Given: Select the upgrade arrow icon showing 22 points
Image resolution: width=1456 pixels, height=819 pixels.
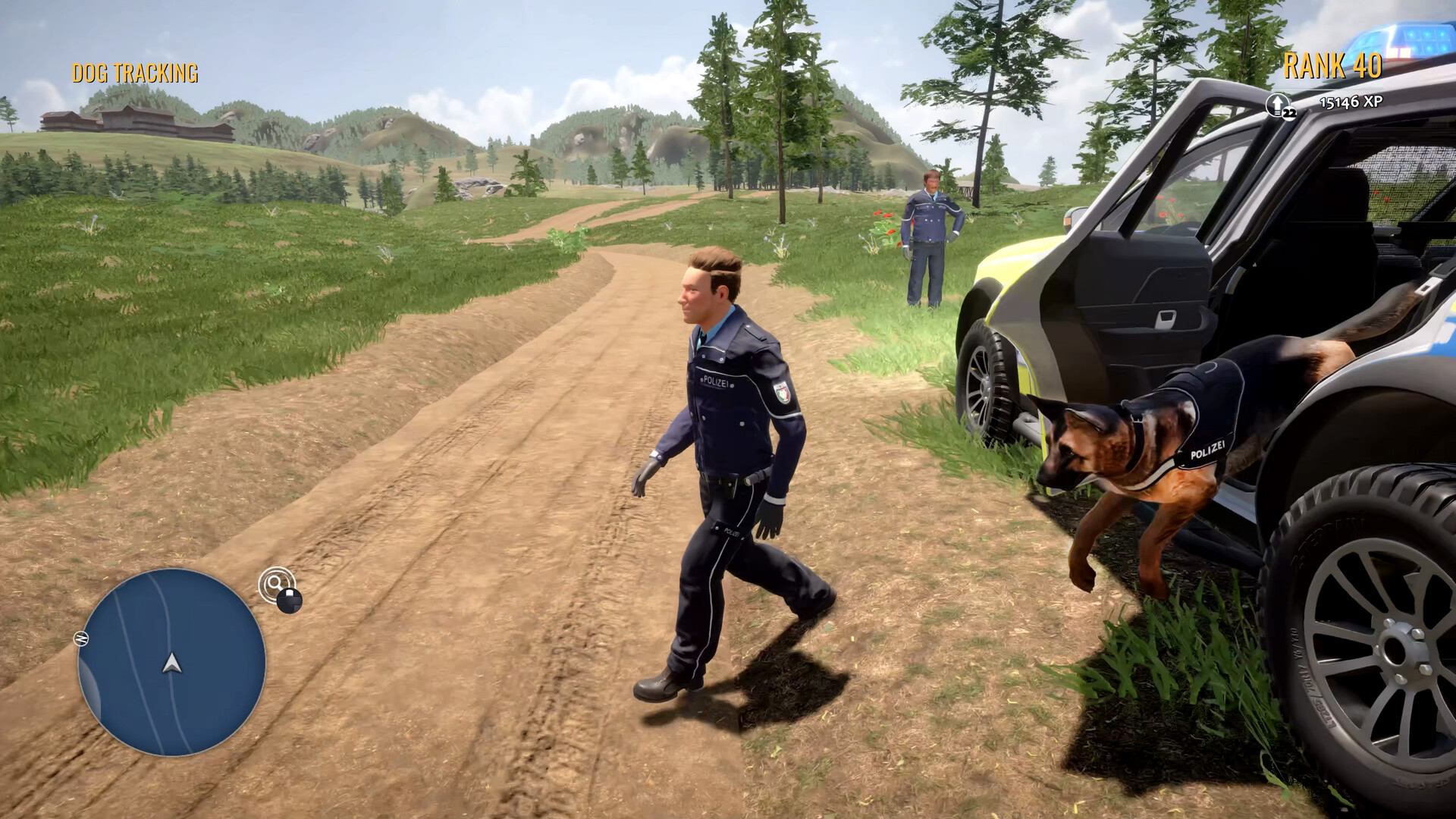Looking at the screenshot, I should click(x=1278, y=103).
